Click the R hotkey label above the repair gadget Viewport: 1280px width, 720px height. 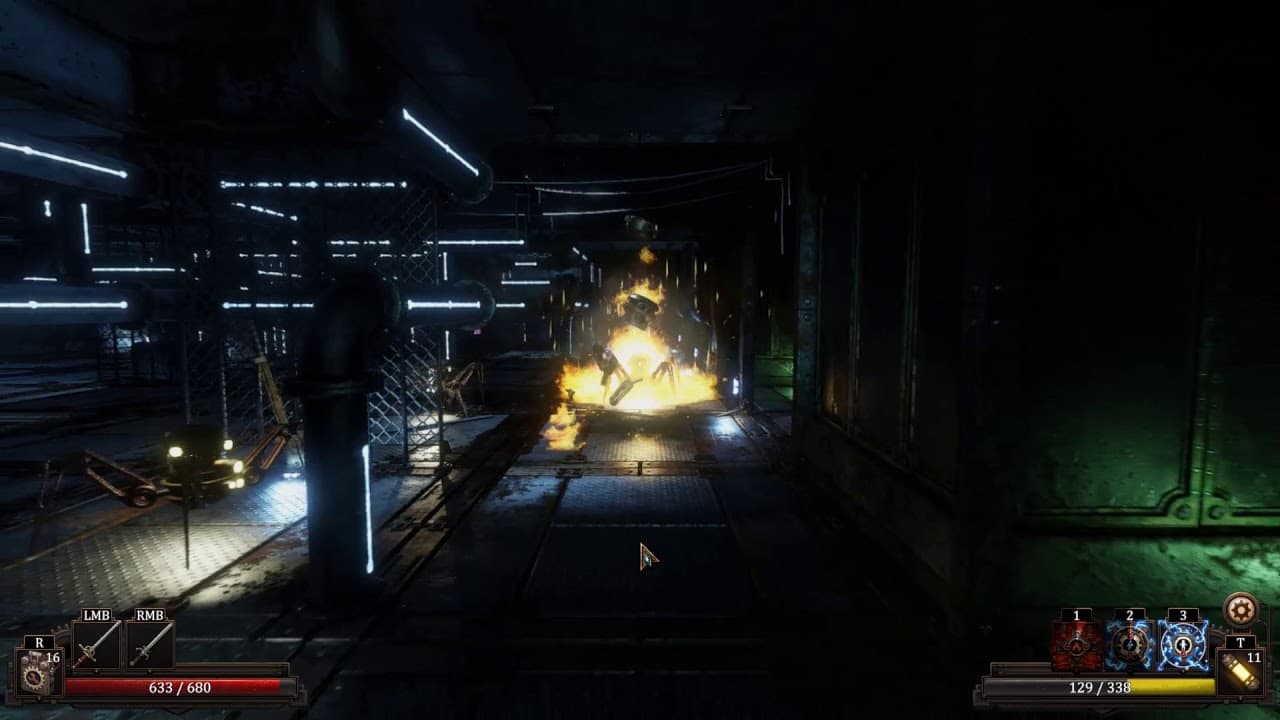coord(39,643)
